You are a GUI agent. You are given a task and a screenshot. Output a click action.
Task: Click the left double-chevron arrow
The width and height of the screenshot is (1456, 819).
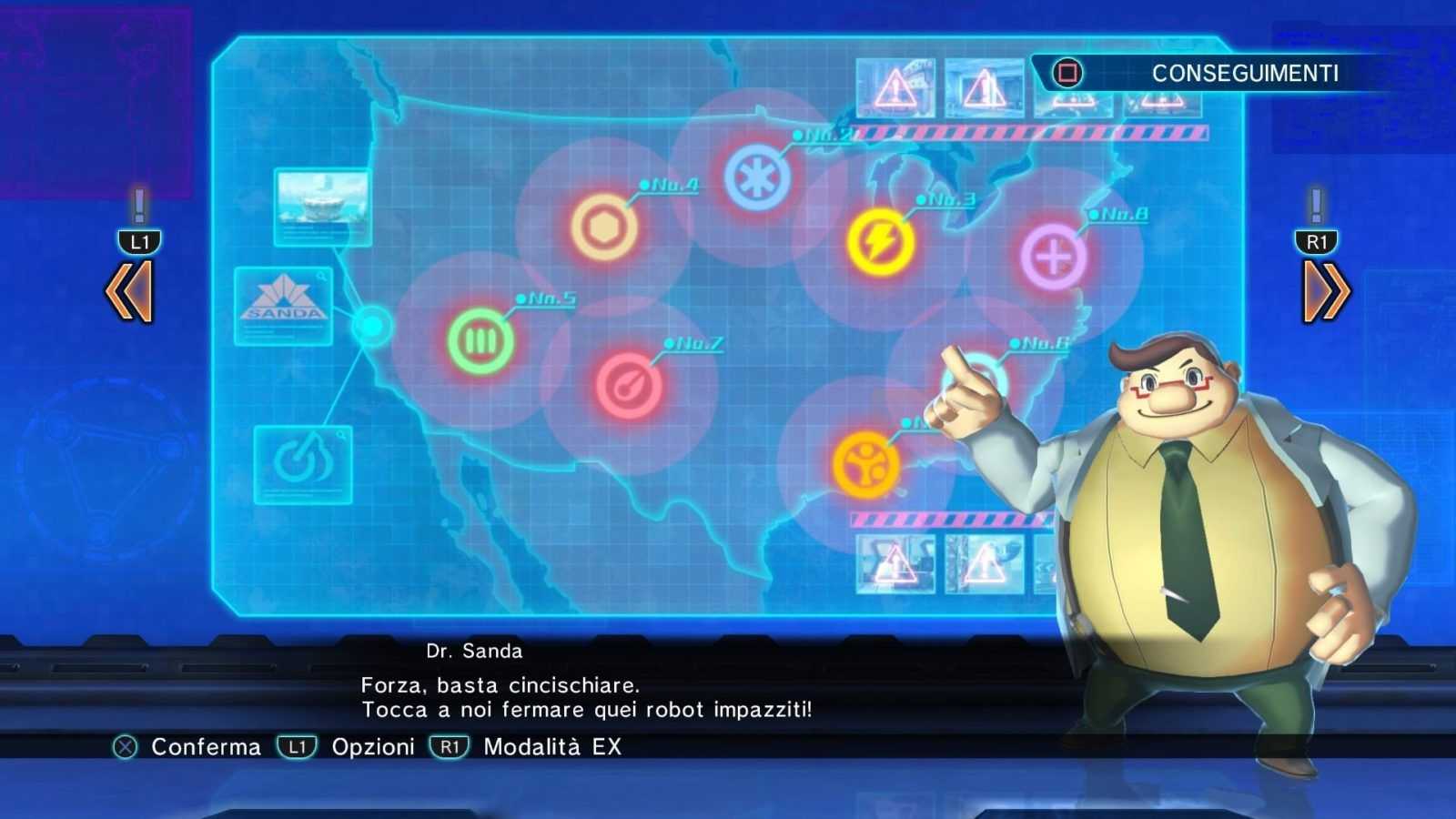[129, 291]
